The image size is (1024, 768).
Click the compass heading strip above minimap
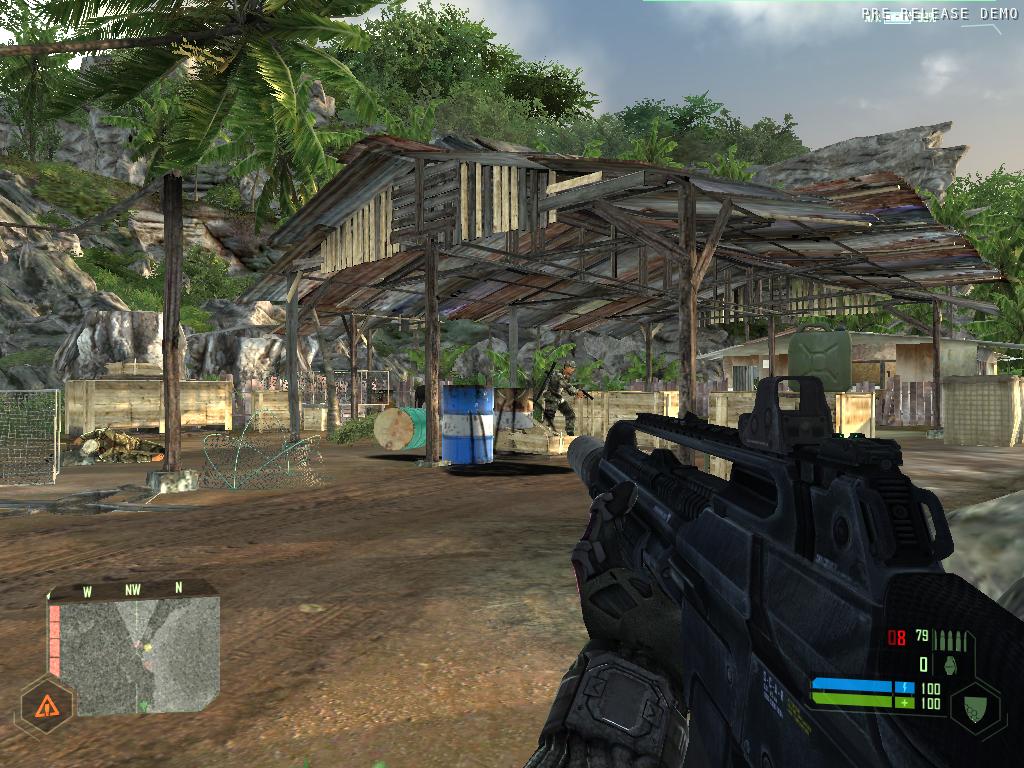point(132,590)
